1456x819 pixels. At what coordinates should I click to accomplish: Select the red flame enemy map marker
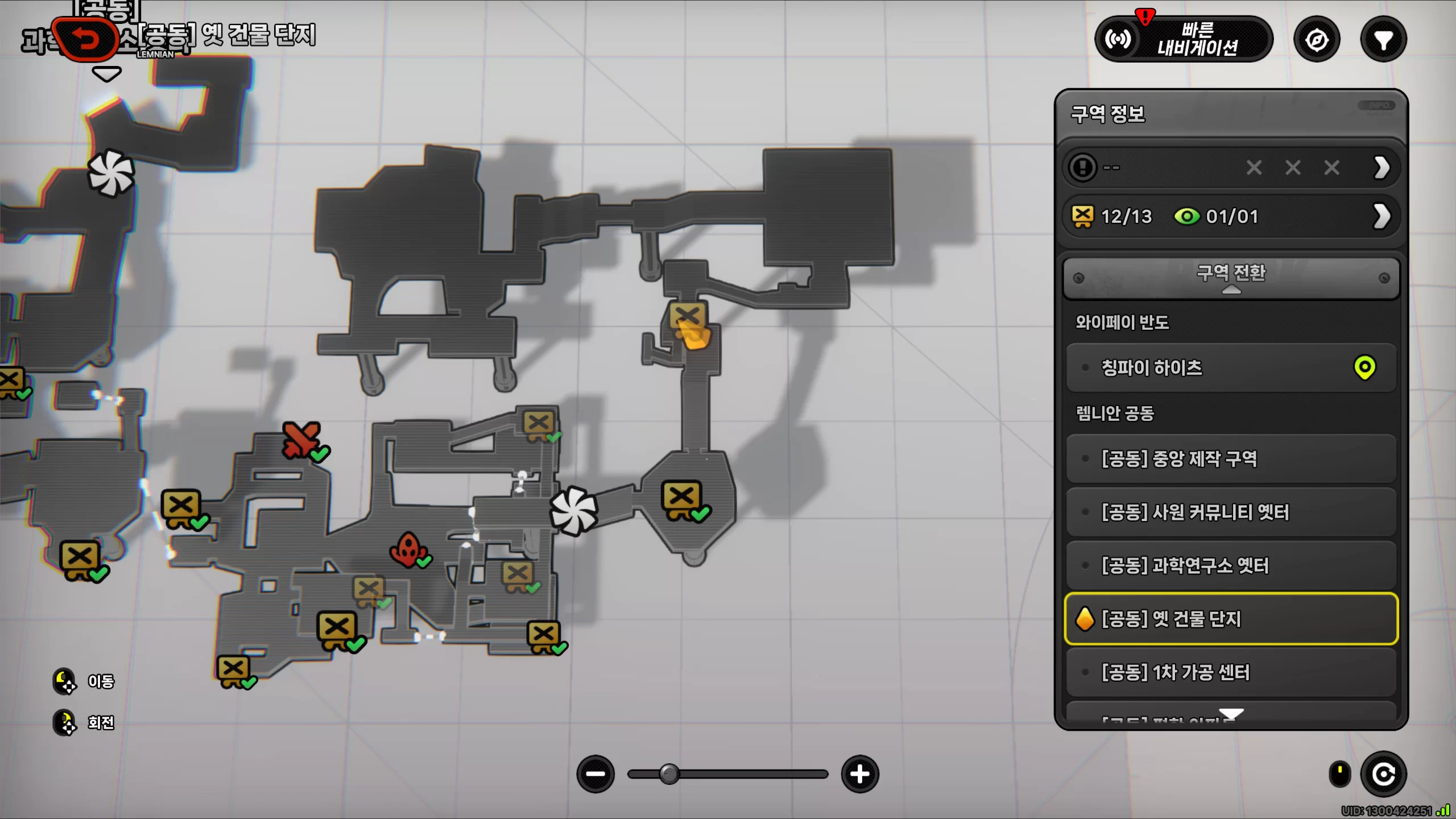[407, 549]
